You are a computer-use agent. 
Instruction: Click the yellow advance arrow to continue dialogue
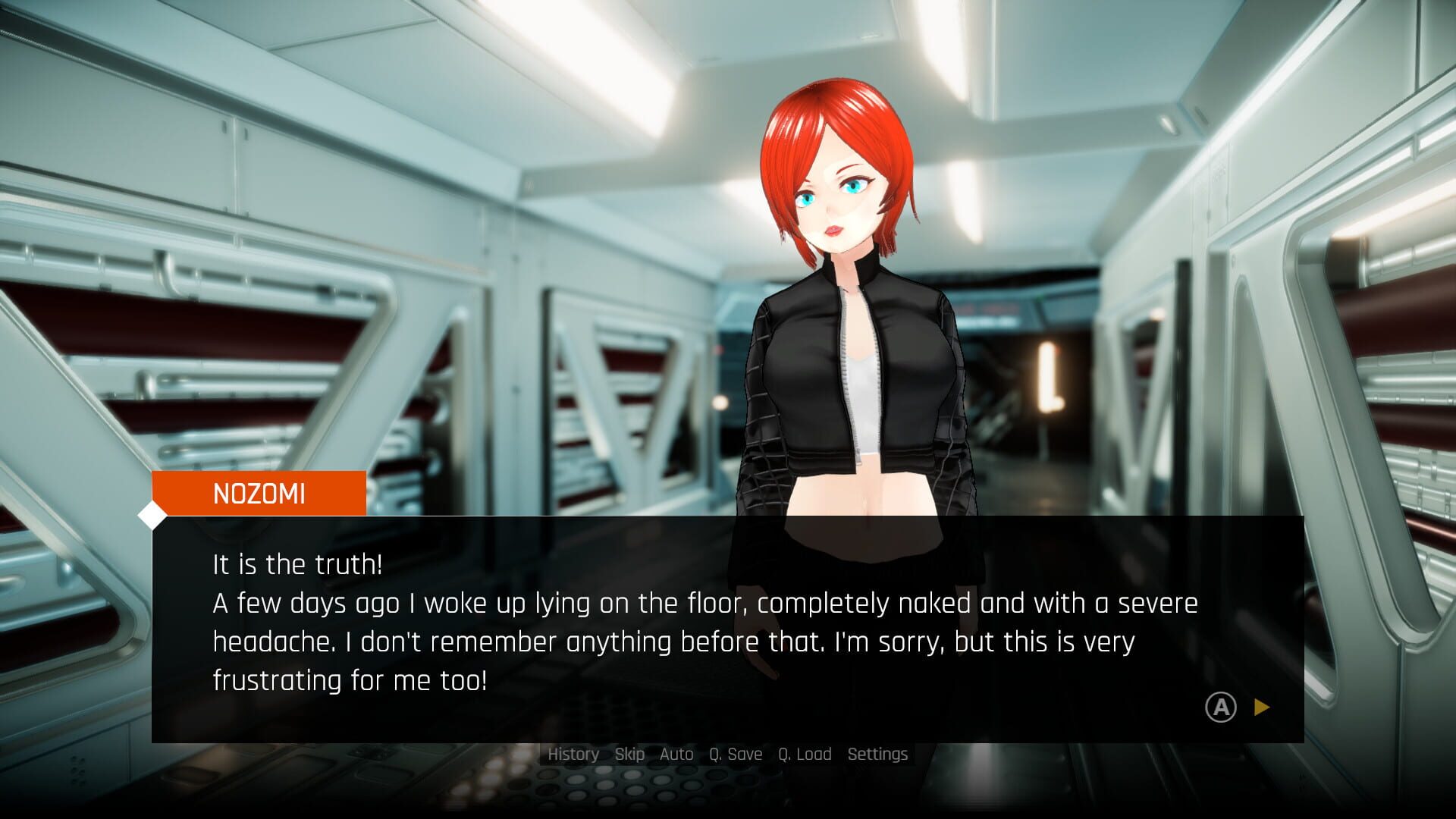1261,706
